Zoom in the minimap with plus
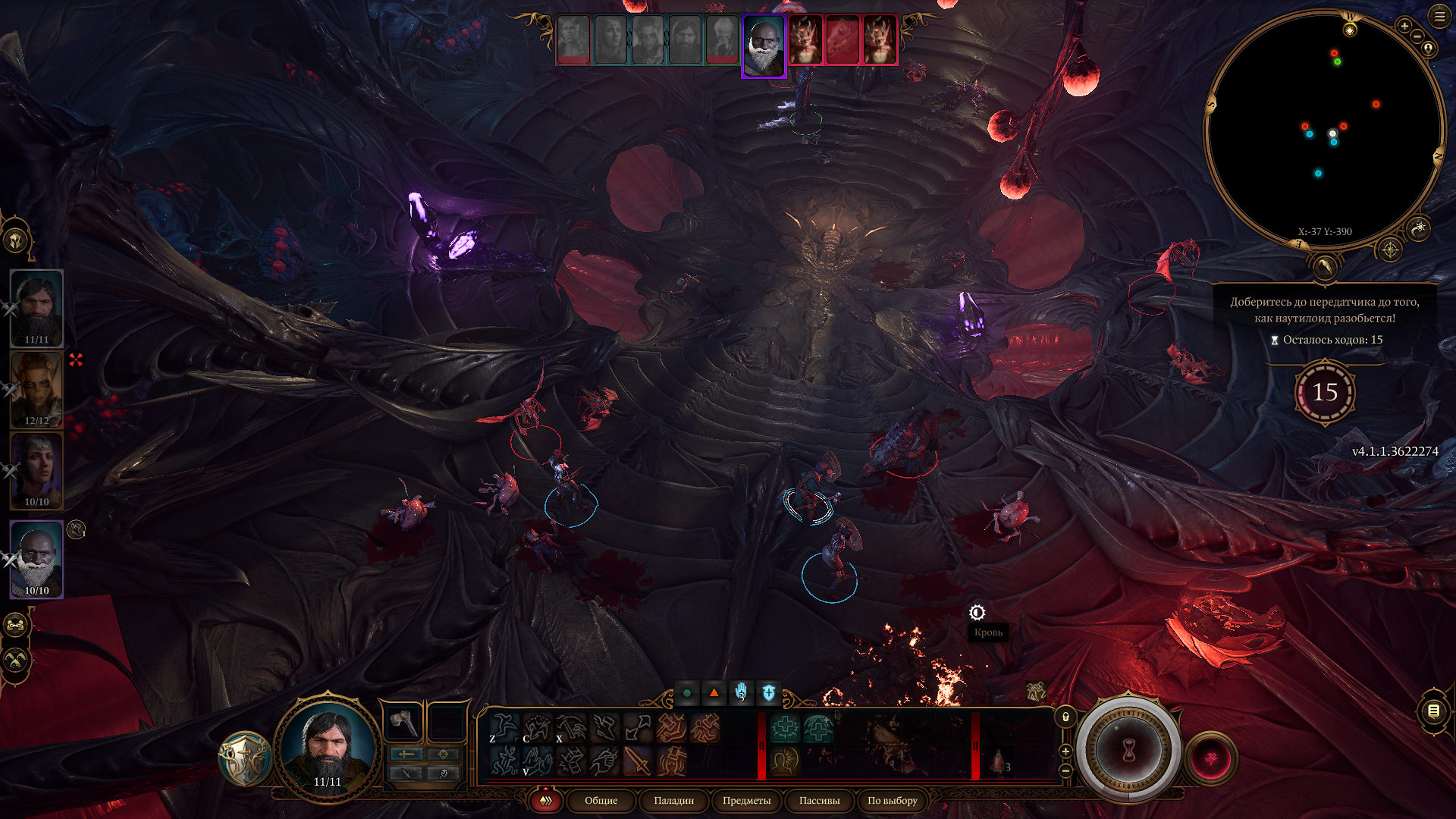 coord(1404,27)
